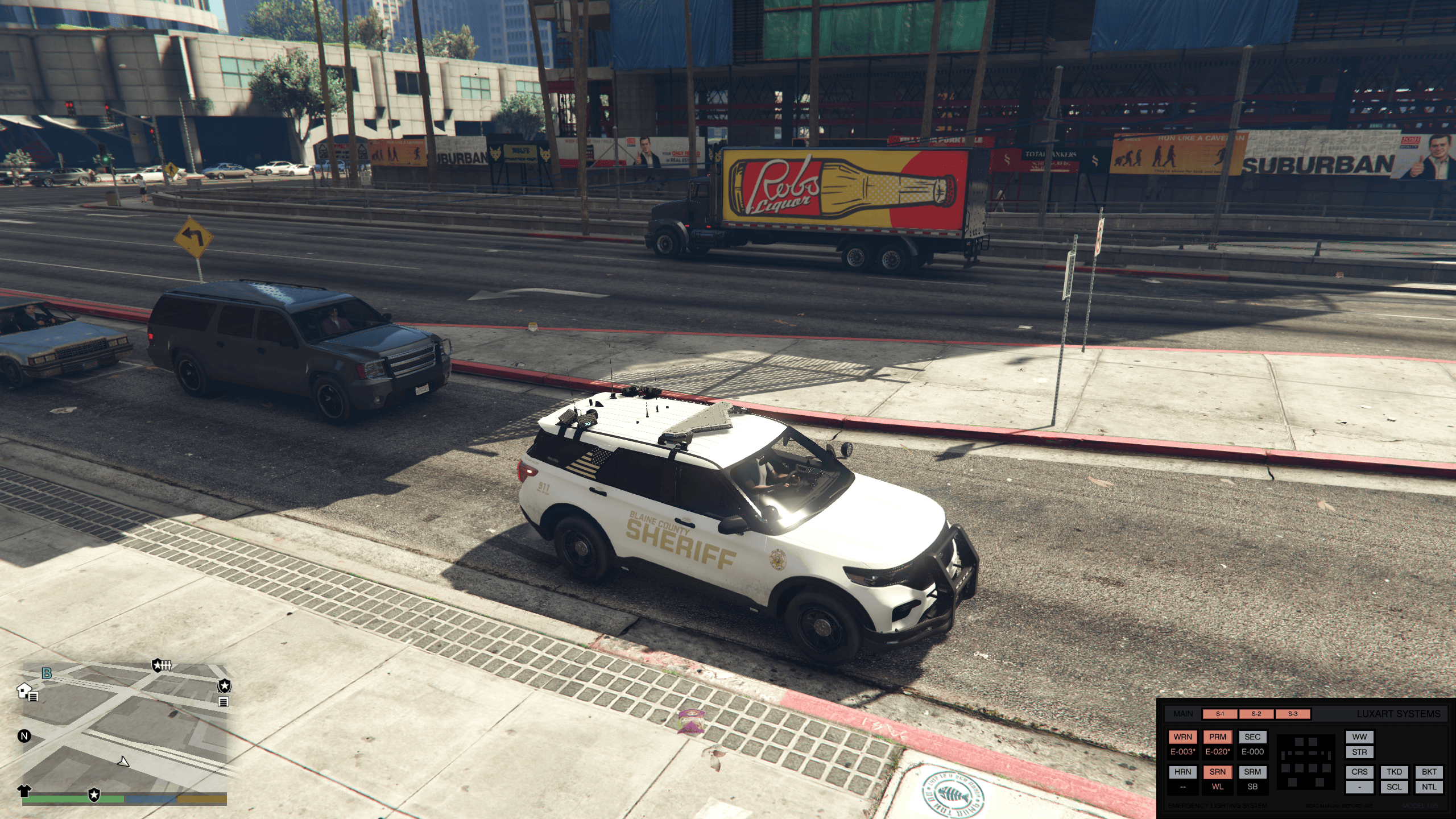Select the S-3 stage button

(1293, 714)
